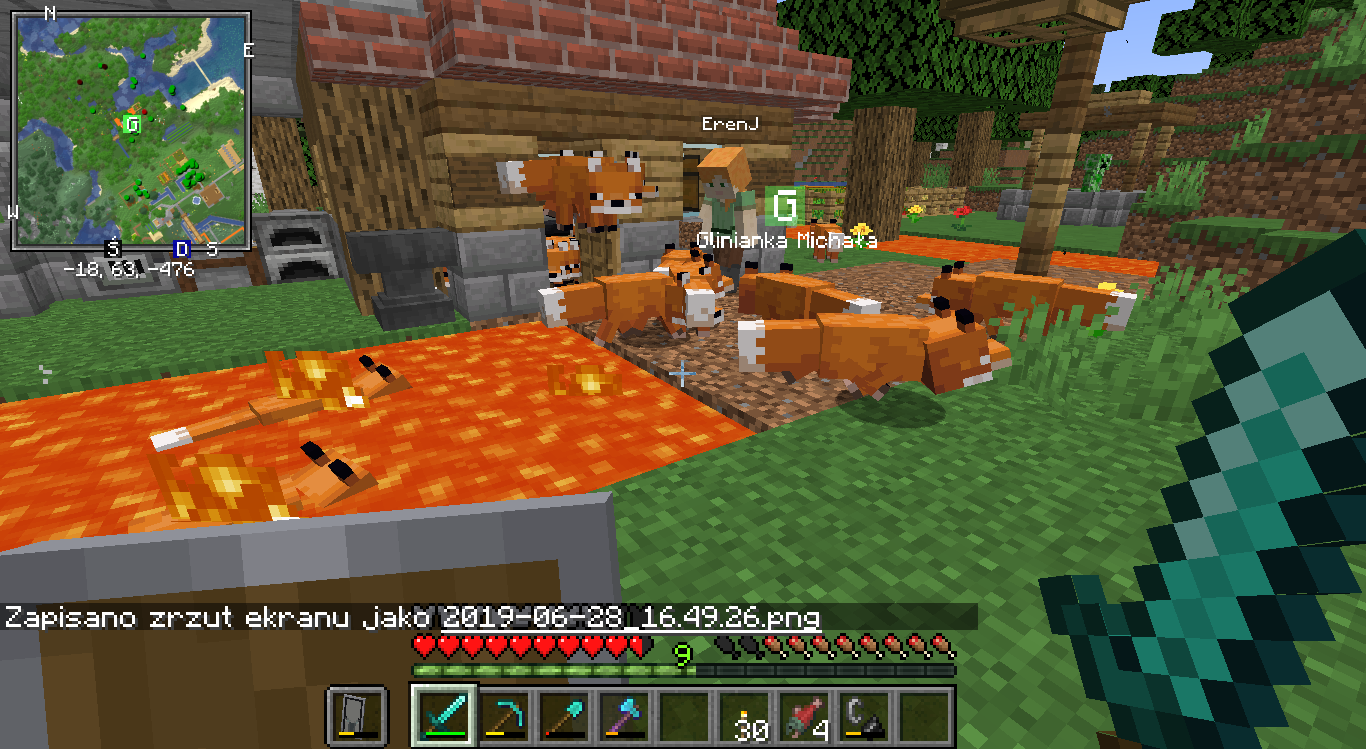Choose the torch stack of 30
Viewport: 1366px width, 749px height.
(745, 716)
